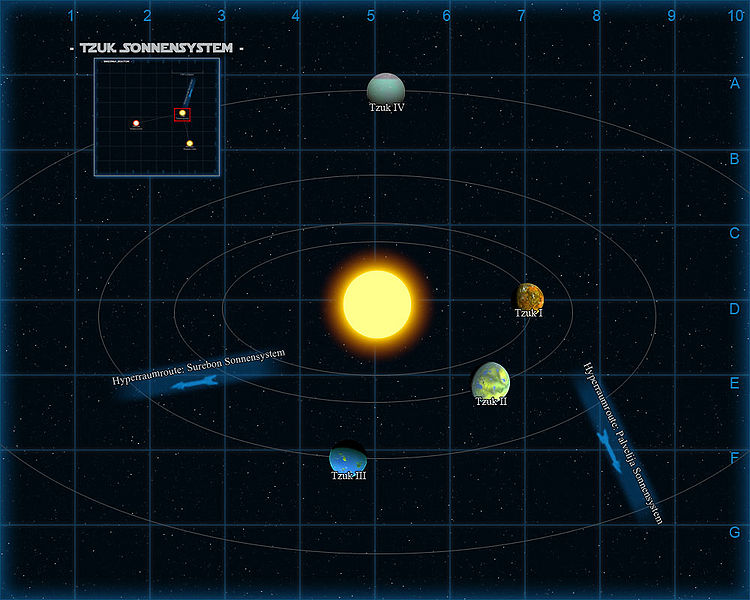Select the red-ringed star in the sector minimap
The image size is (750, 600).
tap(136, 123)
